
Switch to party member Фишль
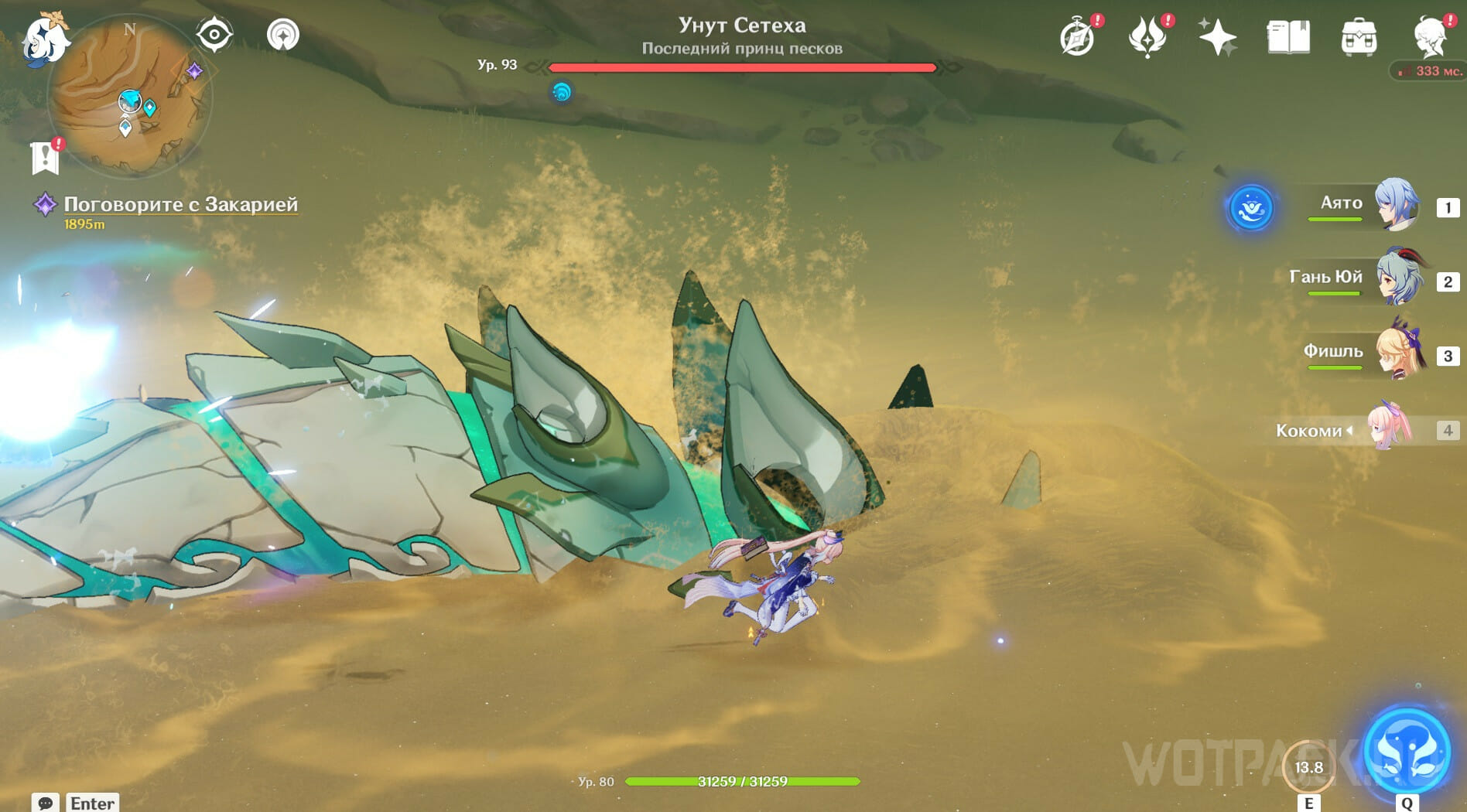[1397, 353]
